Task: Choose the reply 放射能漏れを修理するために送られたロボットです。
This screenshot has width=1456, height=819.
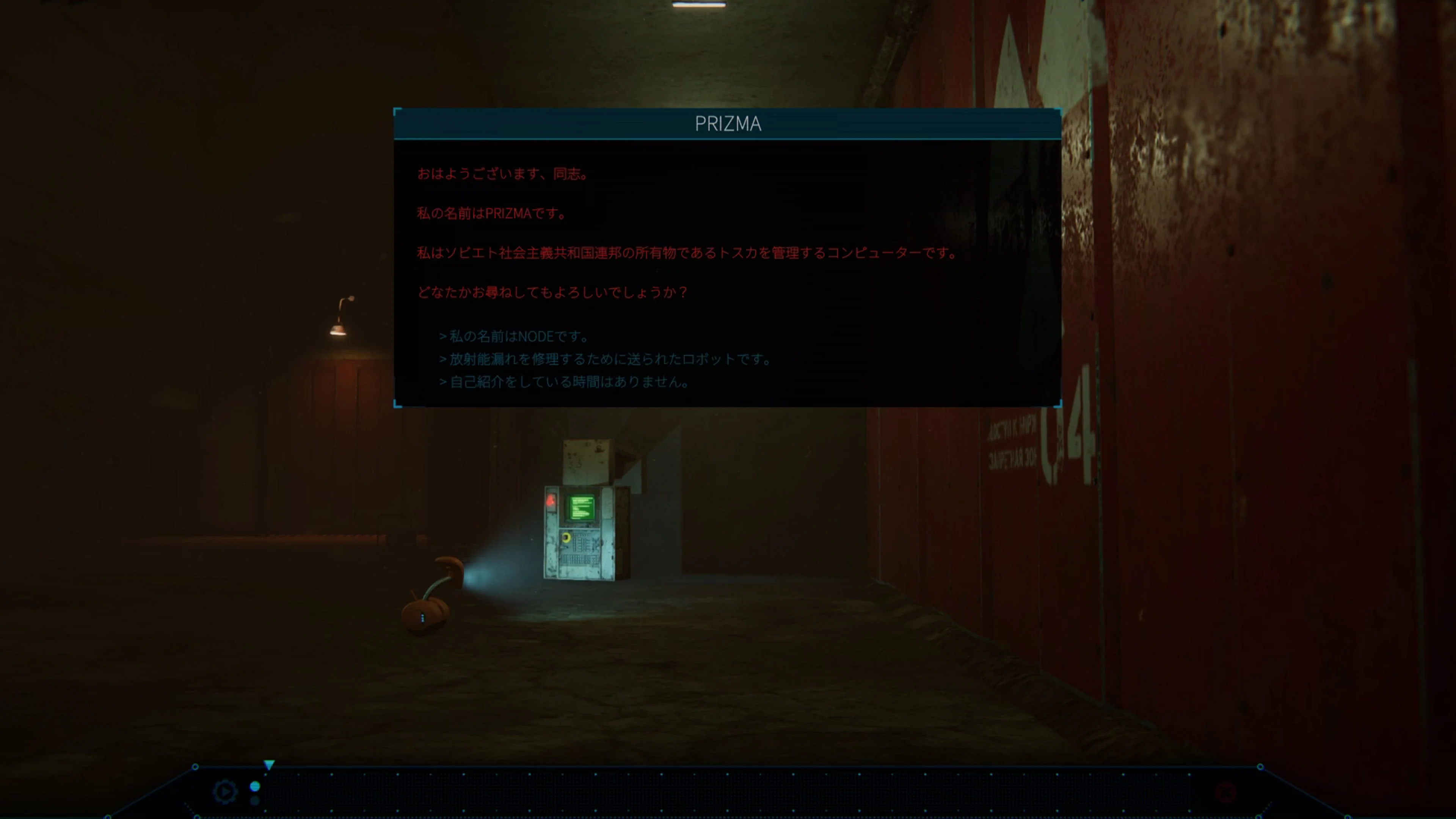Action: pos(605,359)
